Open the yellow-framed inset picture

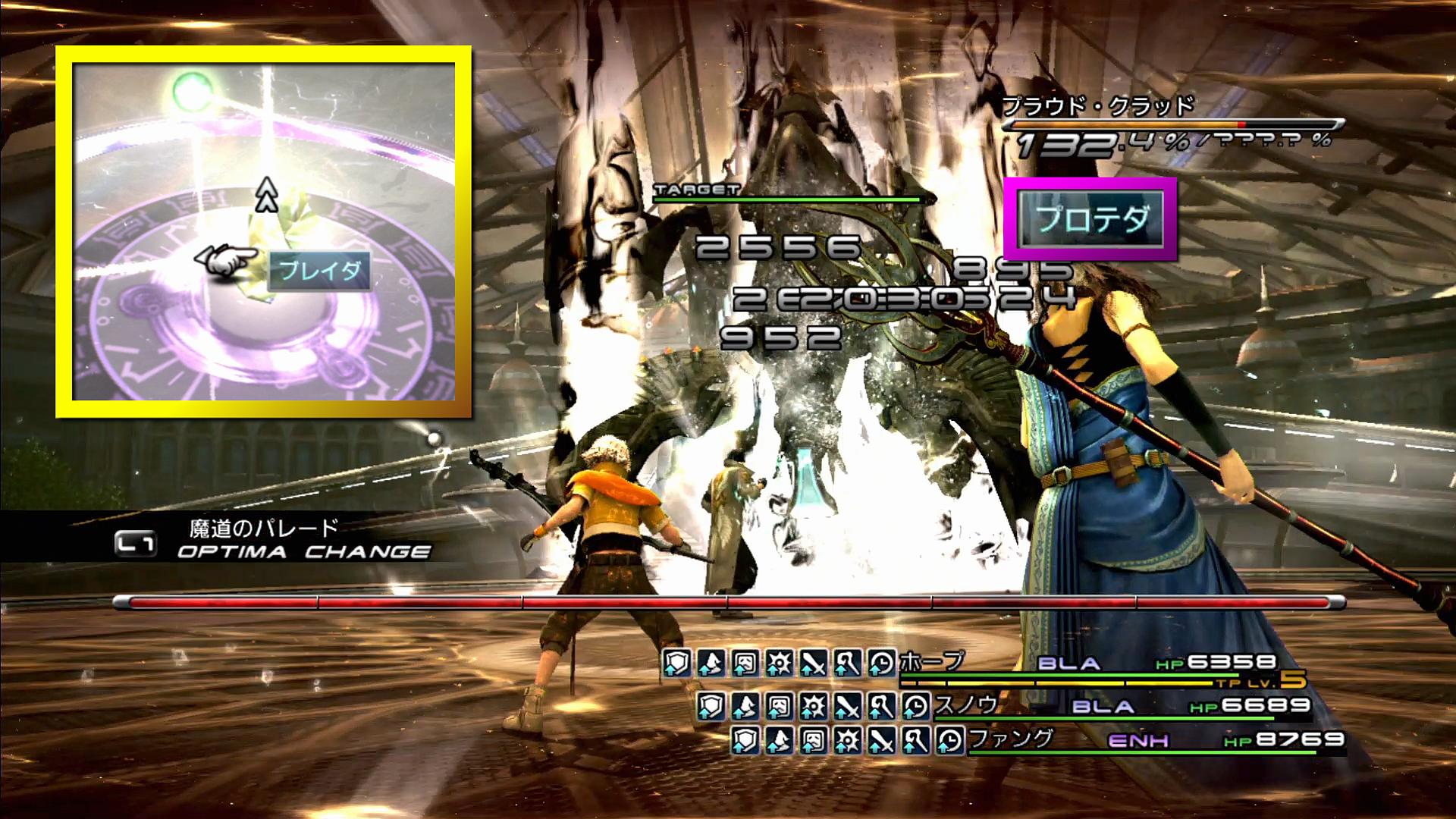click(x=264, y=231)
